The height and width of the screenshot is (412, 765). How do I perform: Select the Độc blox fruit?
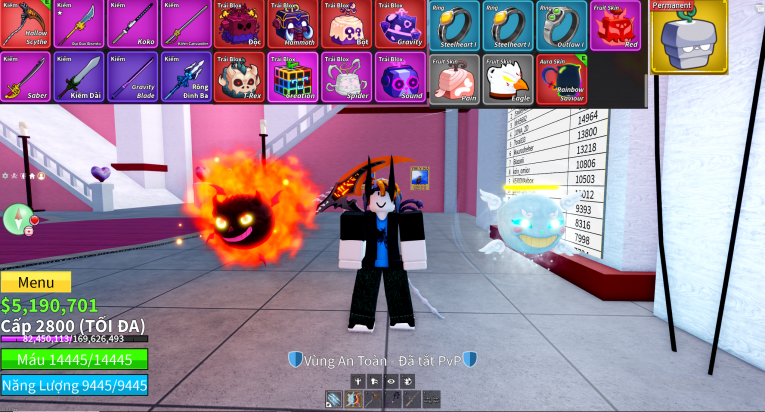pos(240,25)
